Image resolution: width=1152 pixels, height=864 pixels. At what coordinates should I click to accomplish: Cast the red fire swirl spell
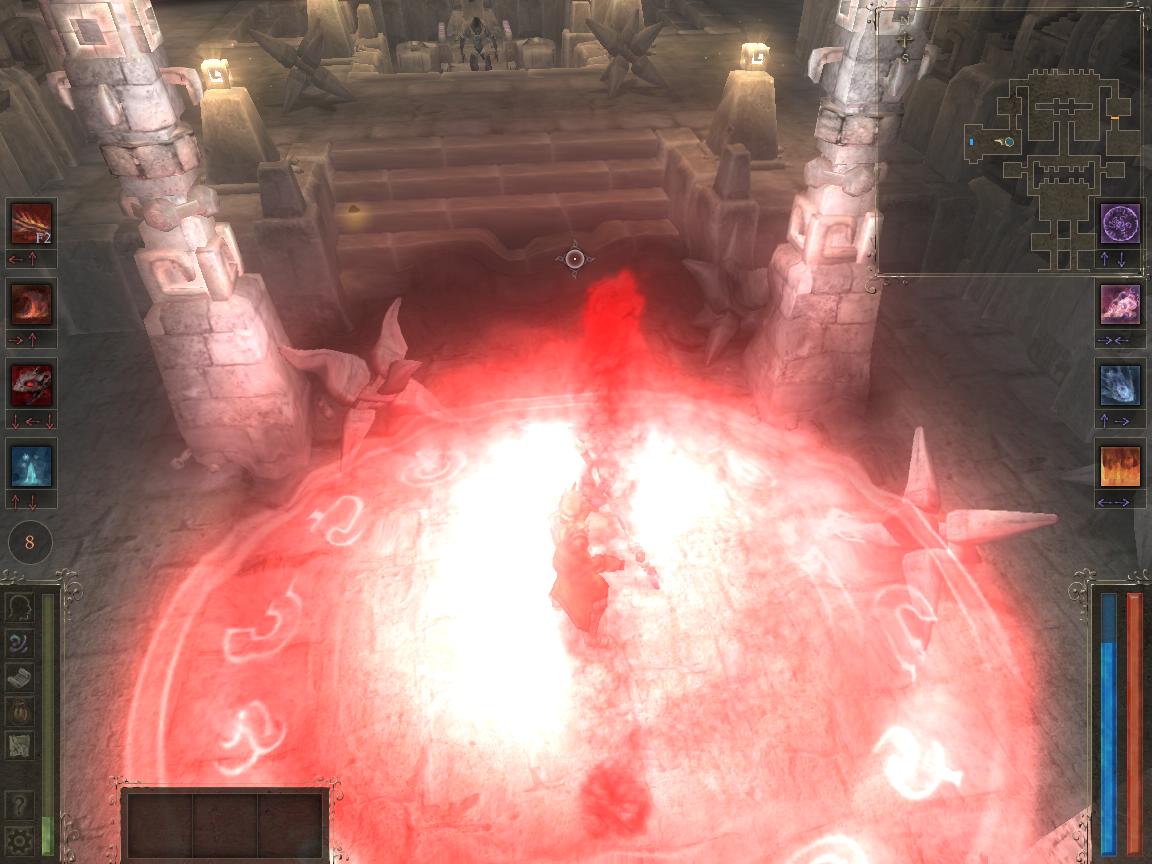click(x=31, y=303)
